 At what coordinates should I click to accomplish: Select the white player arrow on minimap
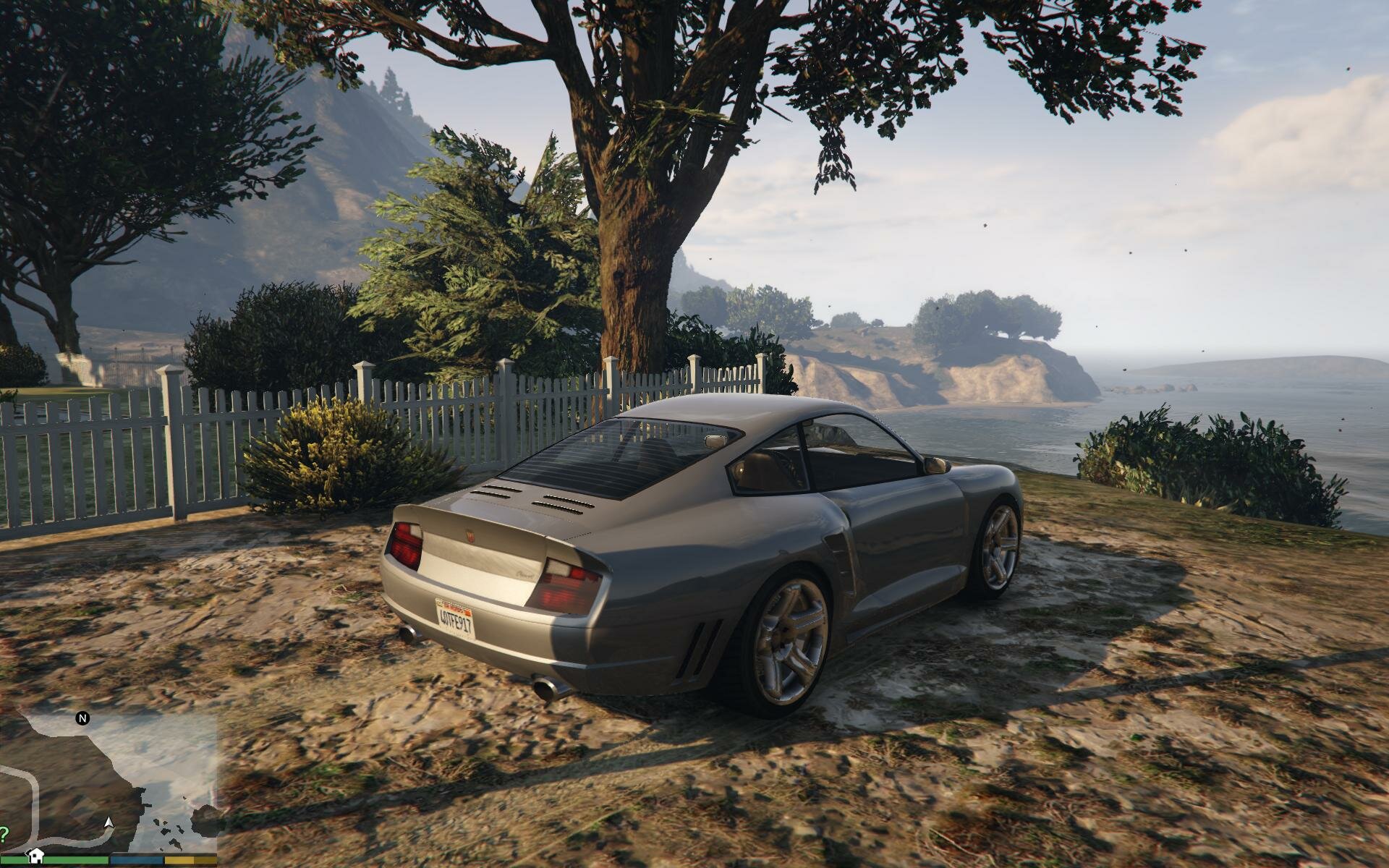click(109, 822)
